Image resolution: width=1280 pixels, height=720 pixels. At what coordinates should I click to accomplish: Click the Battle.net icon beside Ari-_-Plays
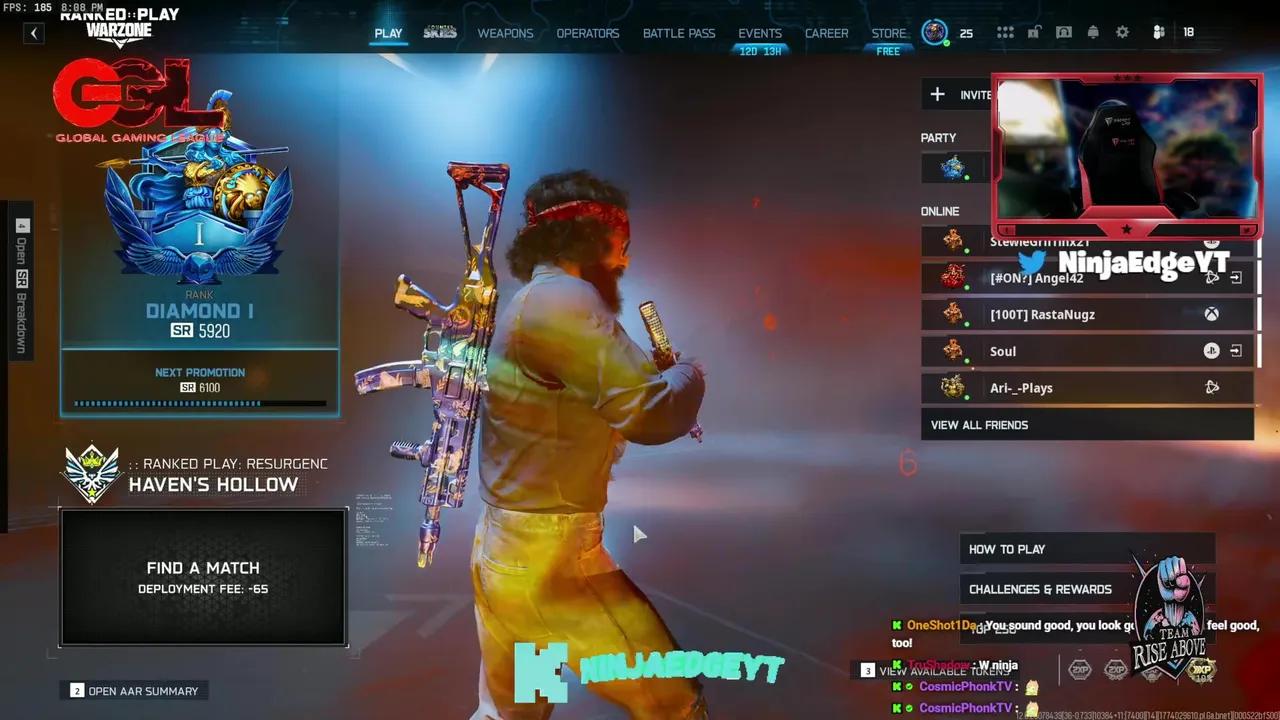pyautogui.click(x=1213, y=387)
